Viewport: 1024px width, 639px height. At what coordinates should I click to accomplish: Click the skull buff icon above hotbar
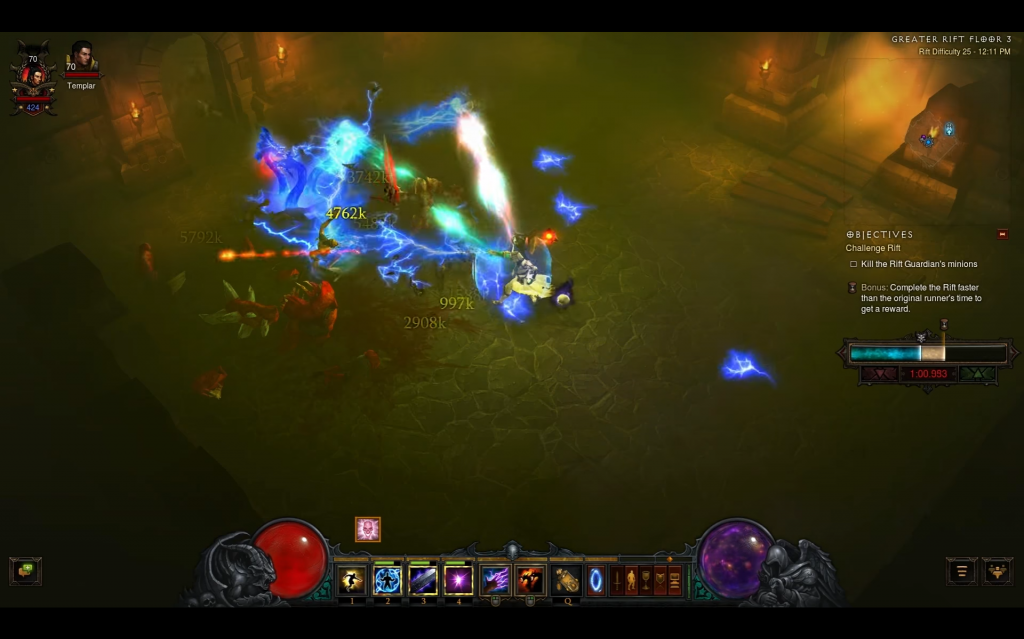coord(368,529)
